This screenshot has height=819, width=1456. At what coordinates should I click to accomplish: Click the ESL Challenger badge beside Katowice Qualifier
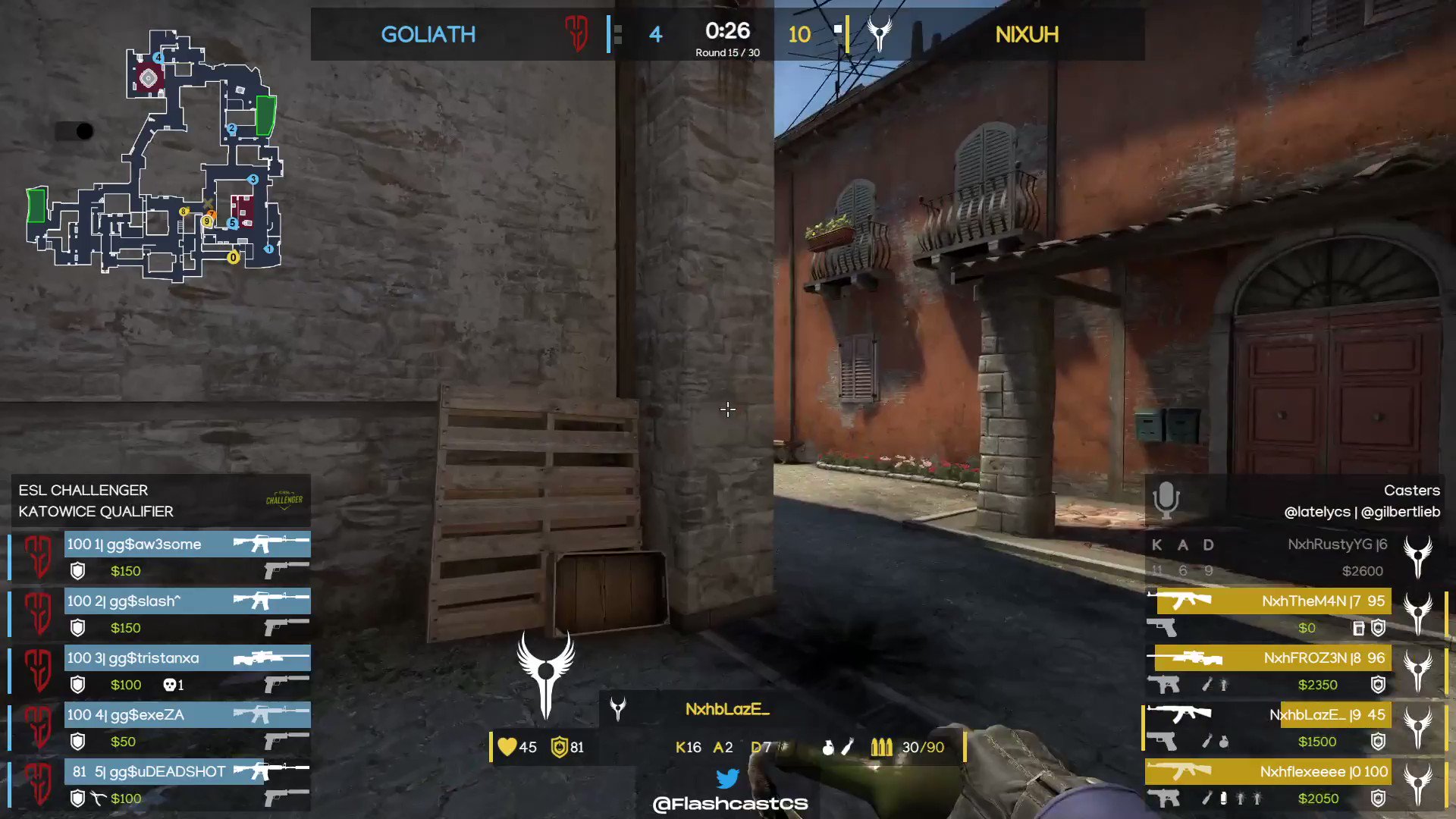284,500
